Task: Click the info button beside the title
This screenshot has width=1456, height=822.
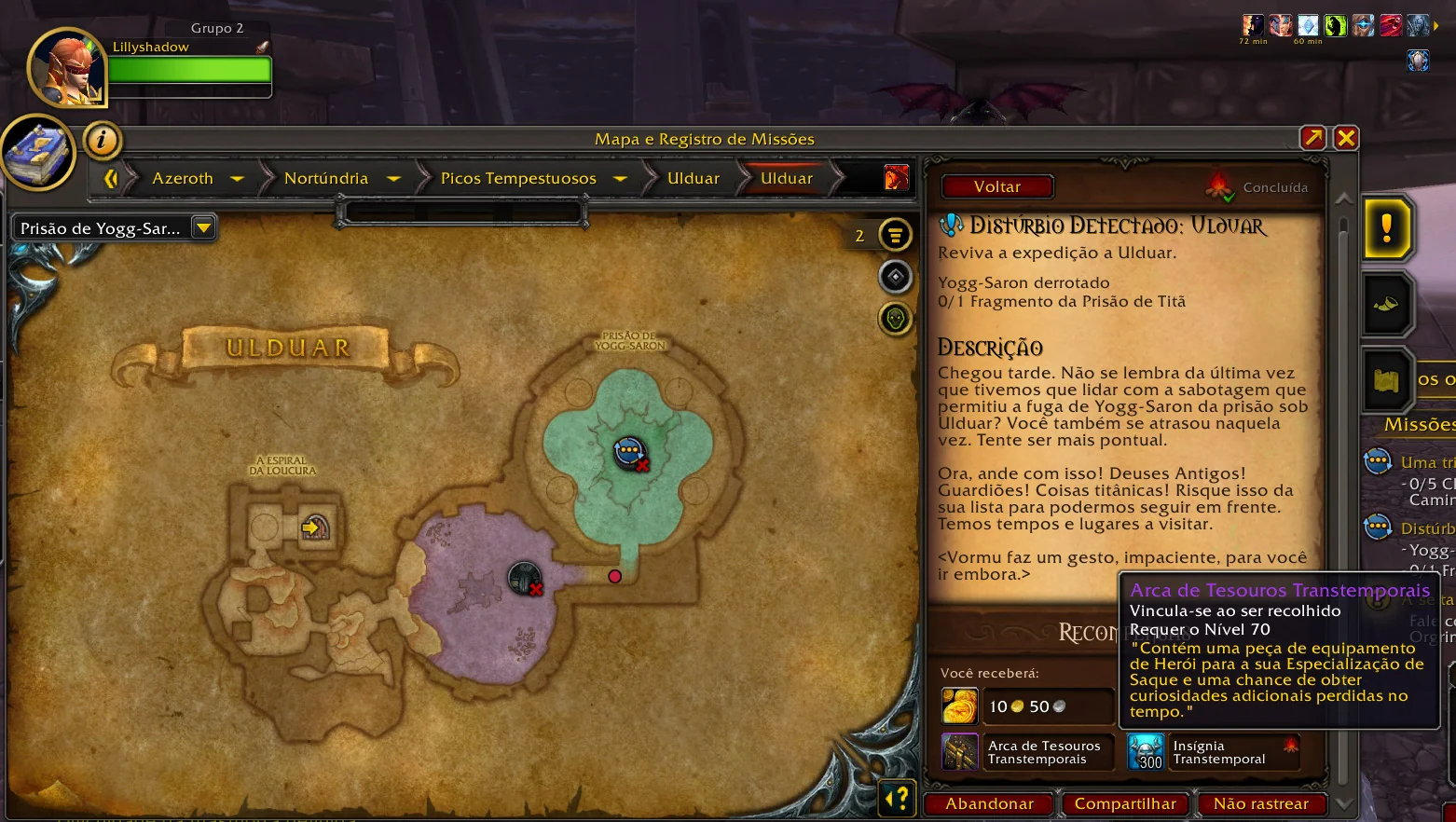Action: 102,141
